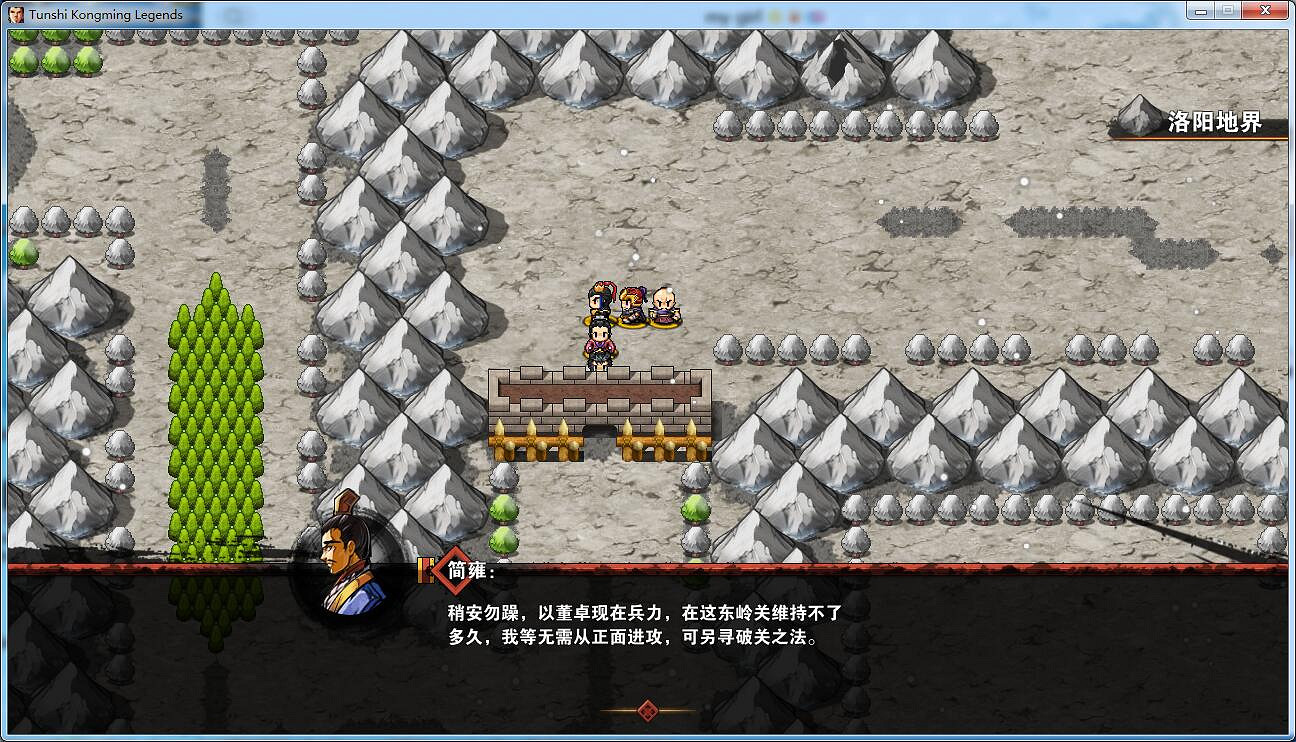
Task: Click the armored leader character sprite
Action: [x=598, y=300]
